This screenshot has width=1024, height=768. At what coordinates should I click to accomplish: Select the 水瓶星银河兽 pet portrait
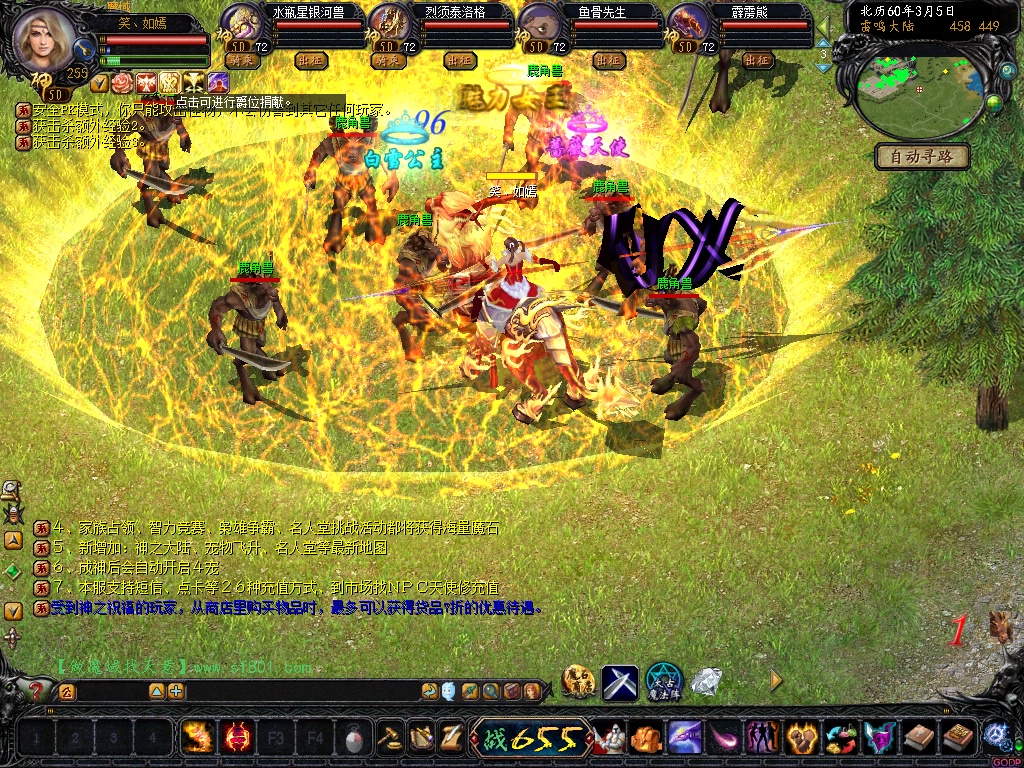[x=240, y=23]
